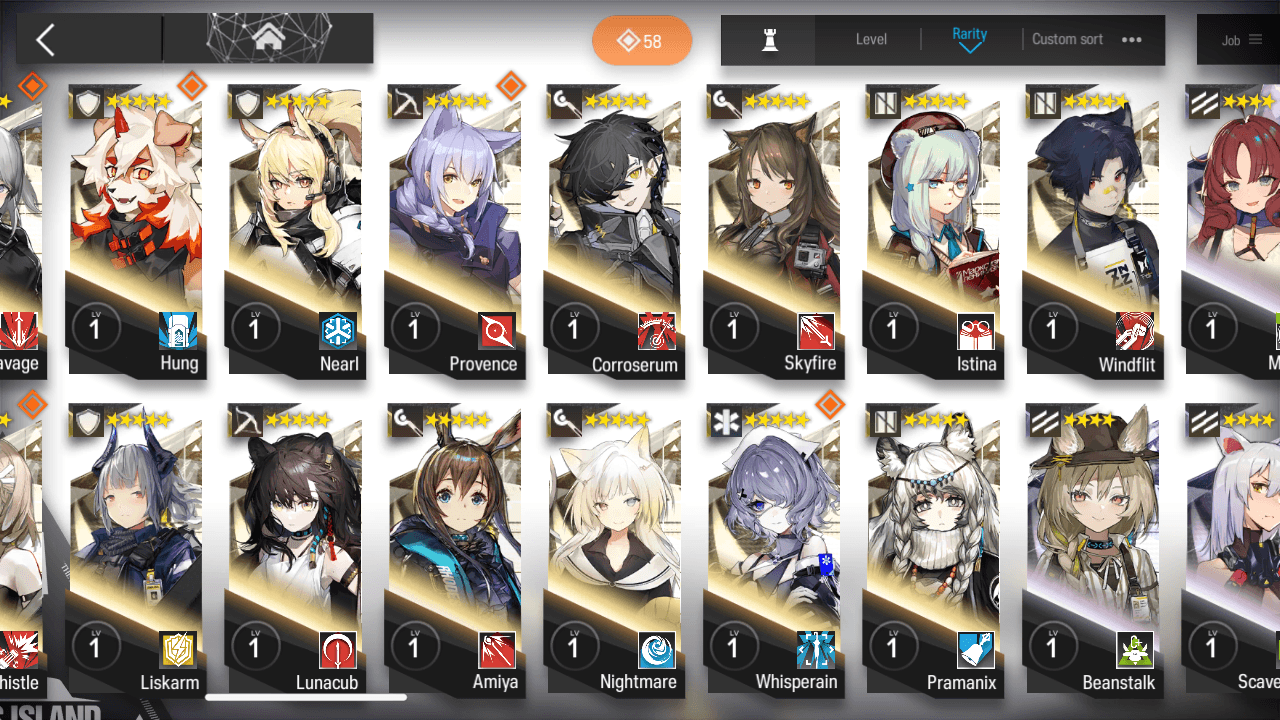This screenshot has width=1280, height=720.
Task: Select operator card Hung
Action: tap(136, 230)
